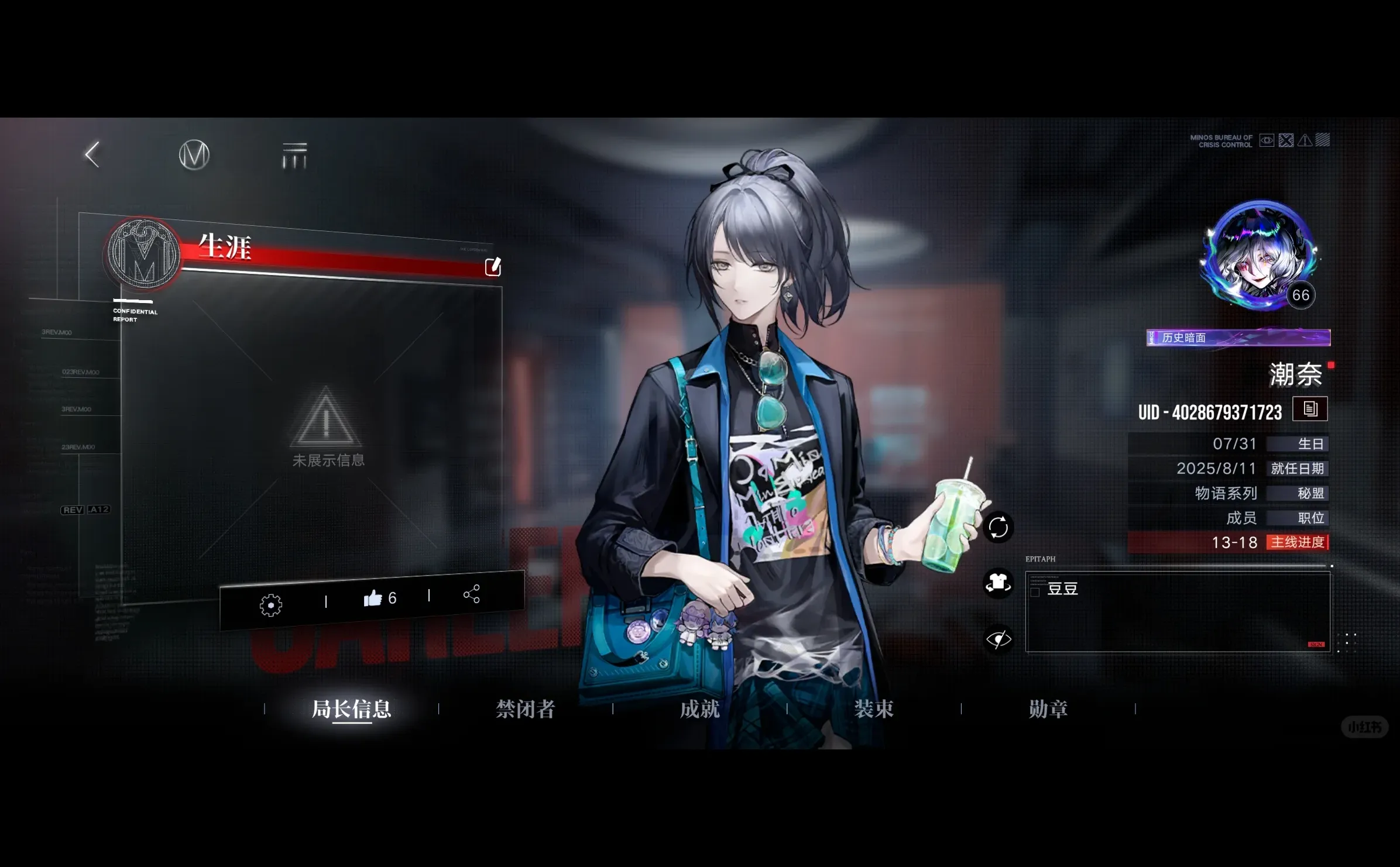This screenshot has height=867, width=1400.
Task: Change outfit via the shirt icon
Action: click(998, 583)
